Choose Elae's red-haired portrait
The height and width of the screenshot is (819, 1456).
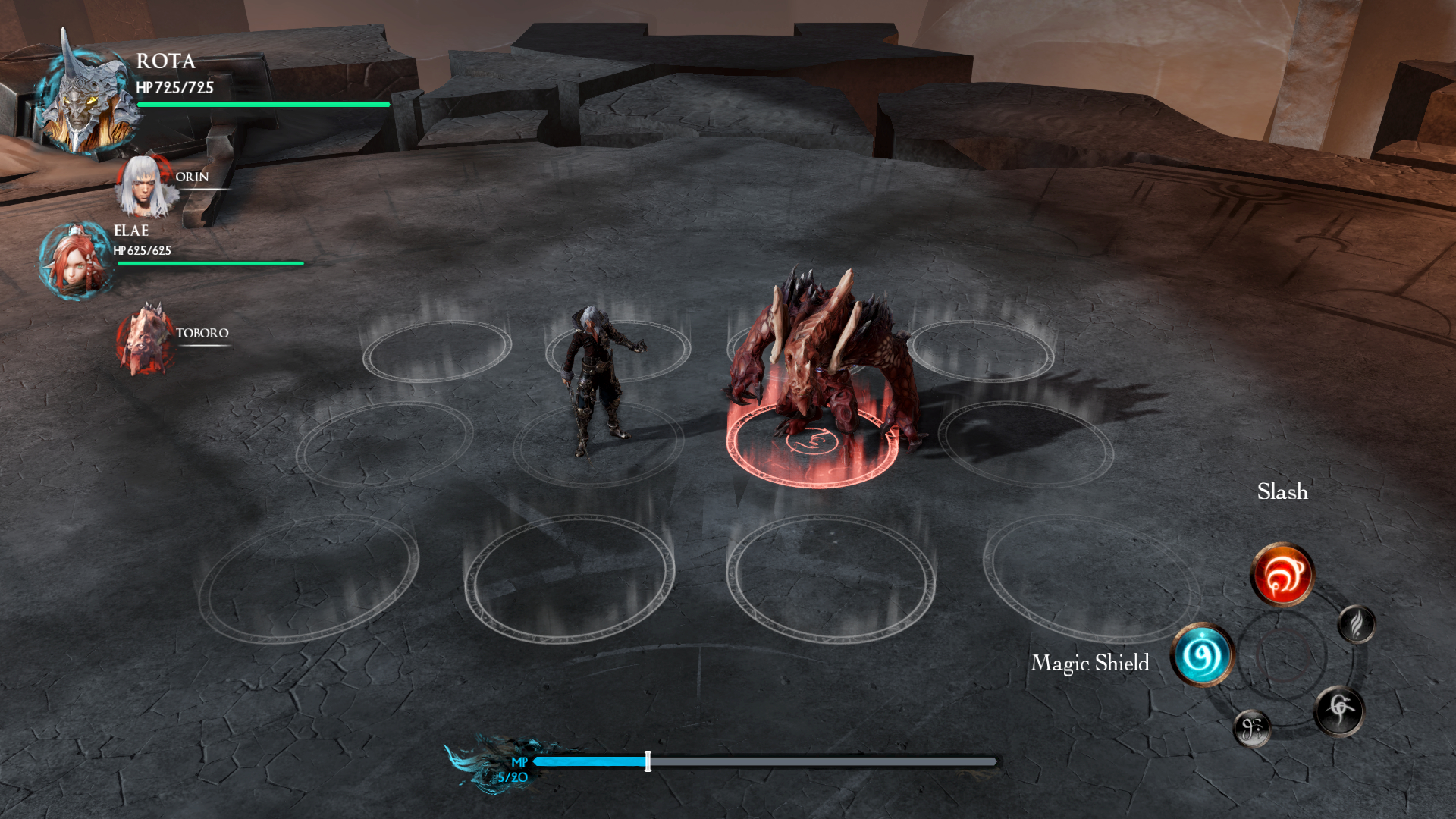coord(74,261)
